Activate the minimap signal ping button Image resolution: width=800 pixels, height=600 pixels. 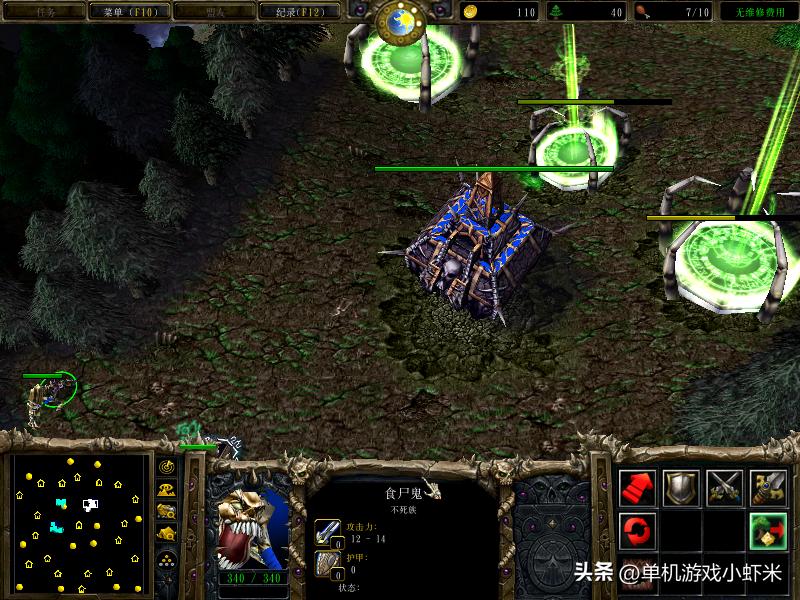(166, 467)
